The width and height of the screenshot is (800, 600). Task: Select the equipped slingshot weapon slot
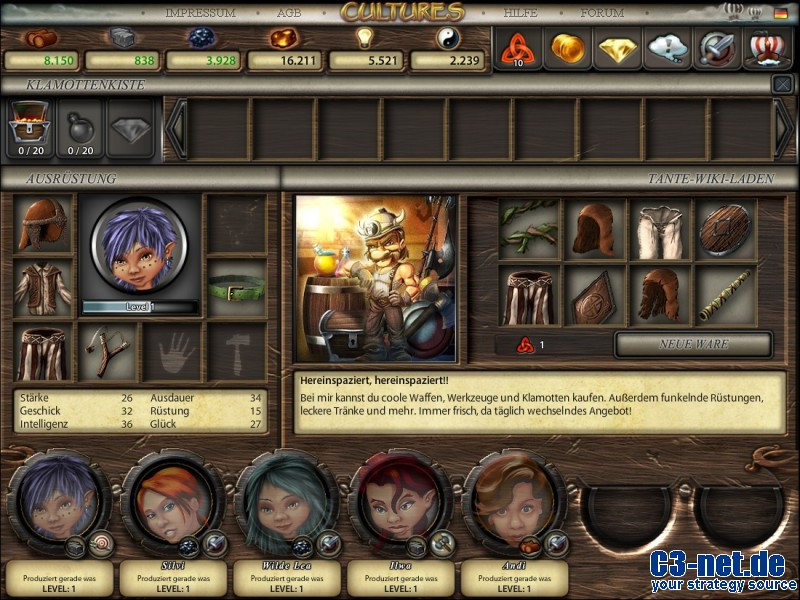tap(107, 352)
